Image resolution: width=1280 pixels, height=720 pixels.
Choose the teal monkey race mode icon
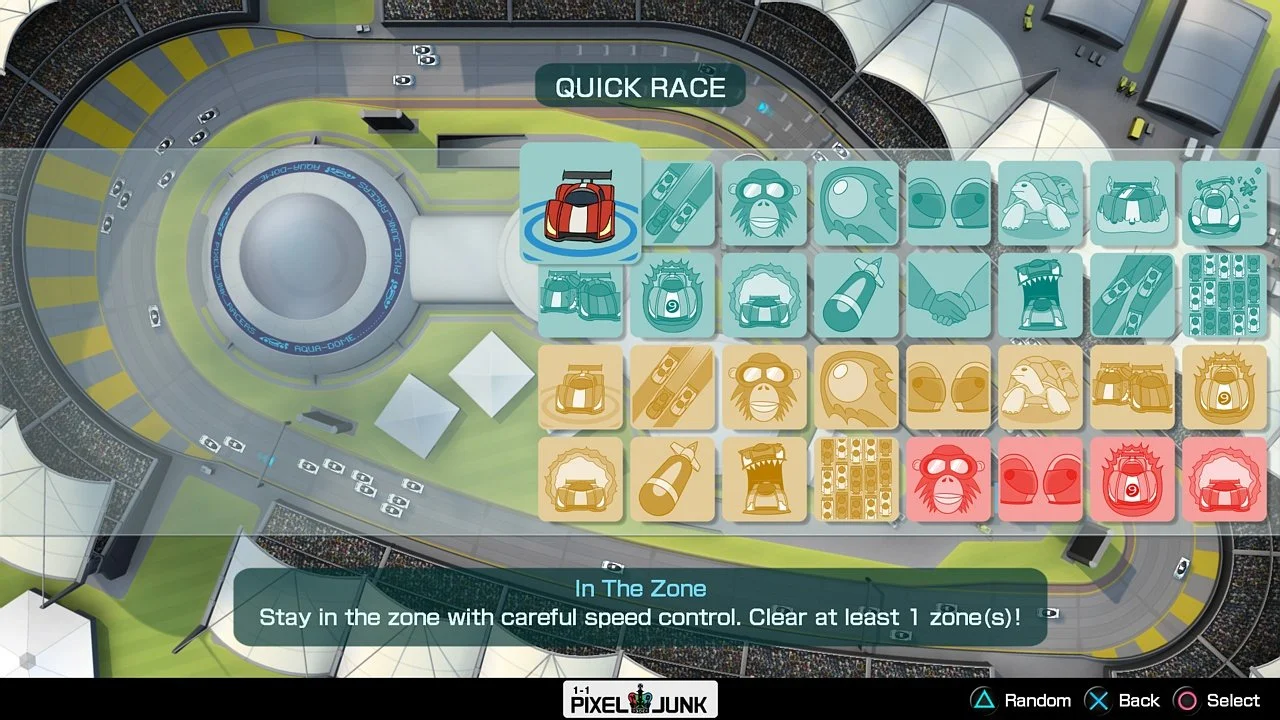[x=765, y=203]
